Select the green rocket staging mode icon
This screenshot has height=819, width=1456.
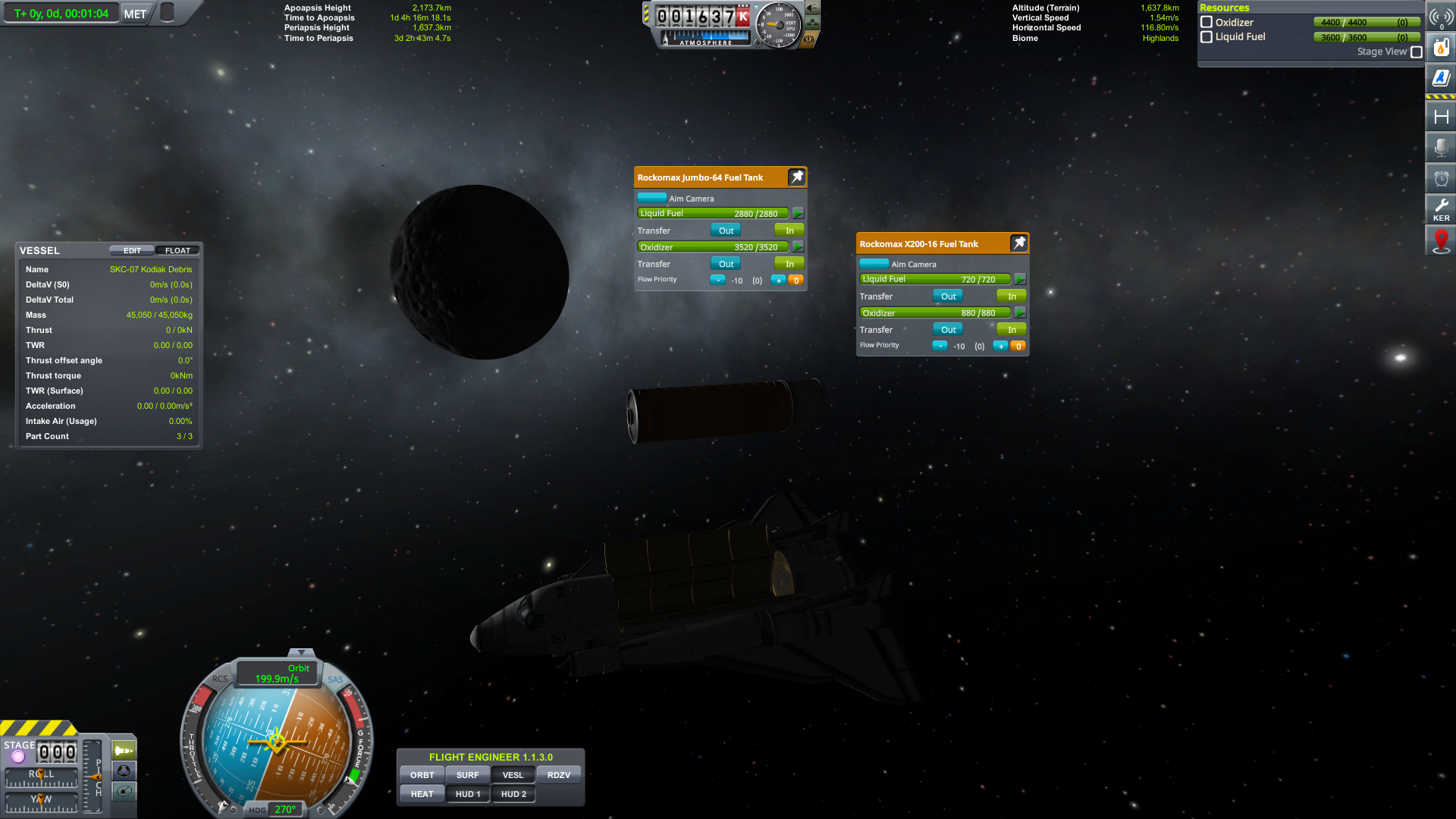pos(124,750)
